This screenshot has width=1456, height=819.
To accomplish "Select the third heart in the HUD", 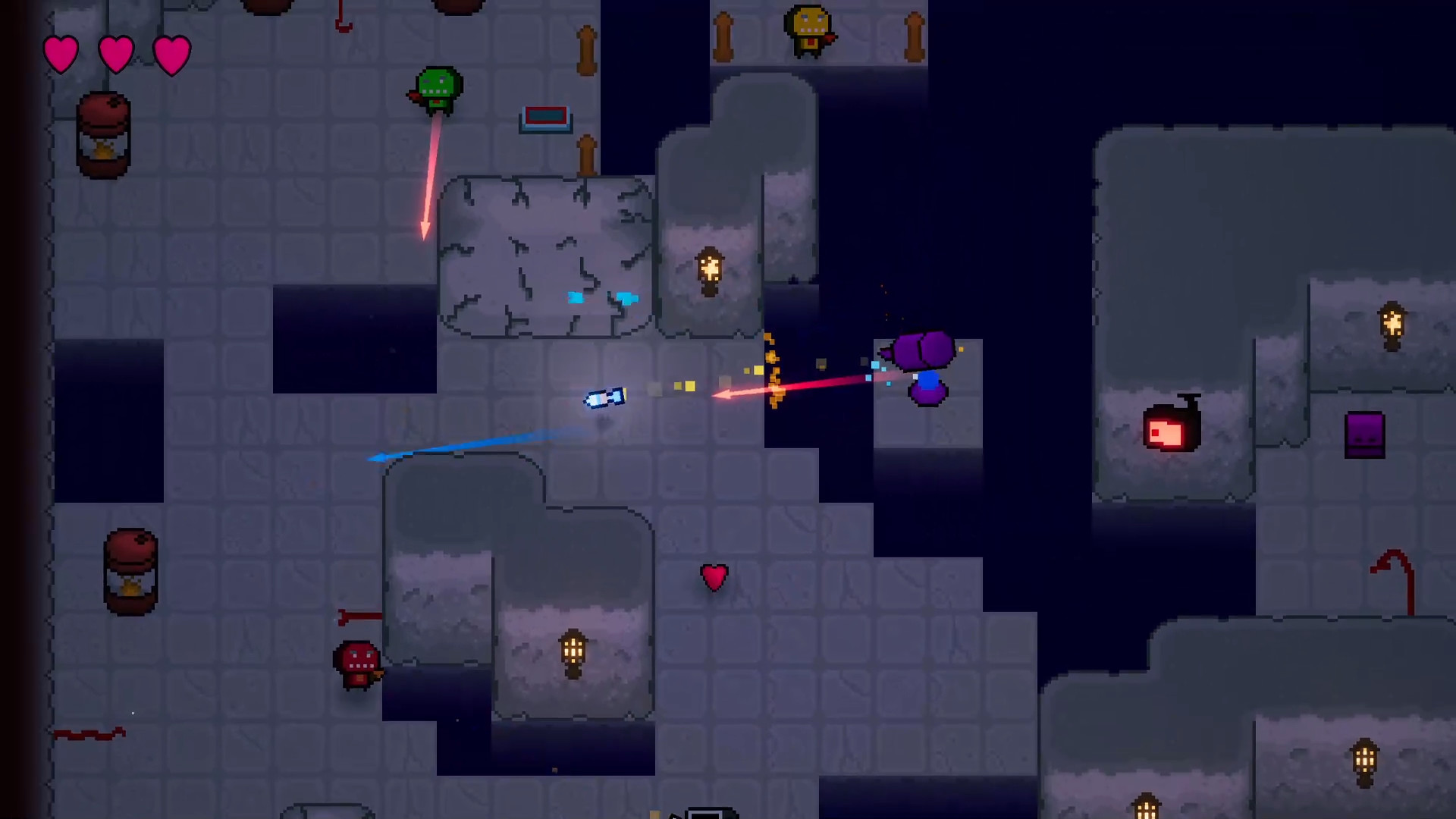I will pos(172,53).
